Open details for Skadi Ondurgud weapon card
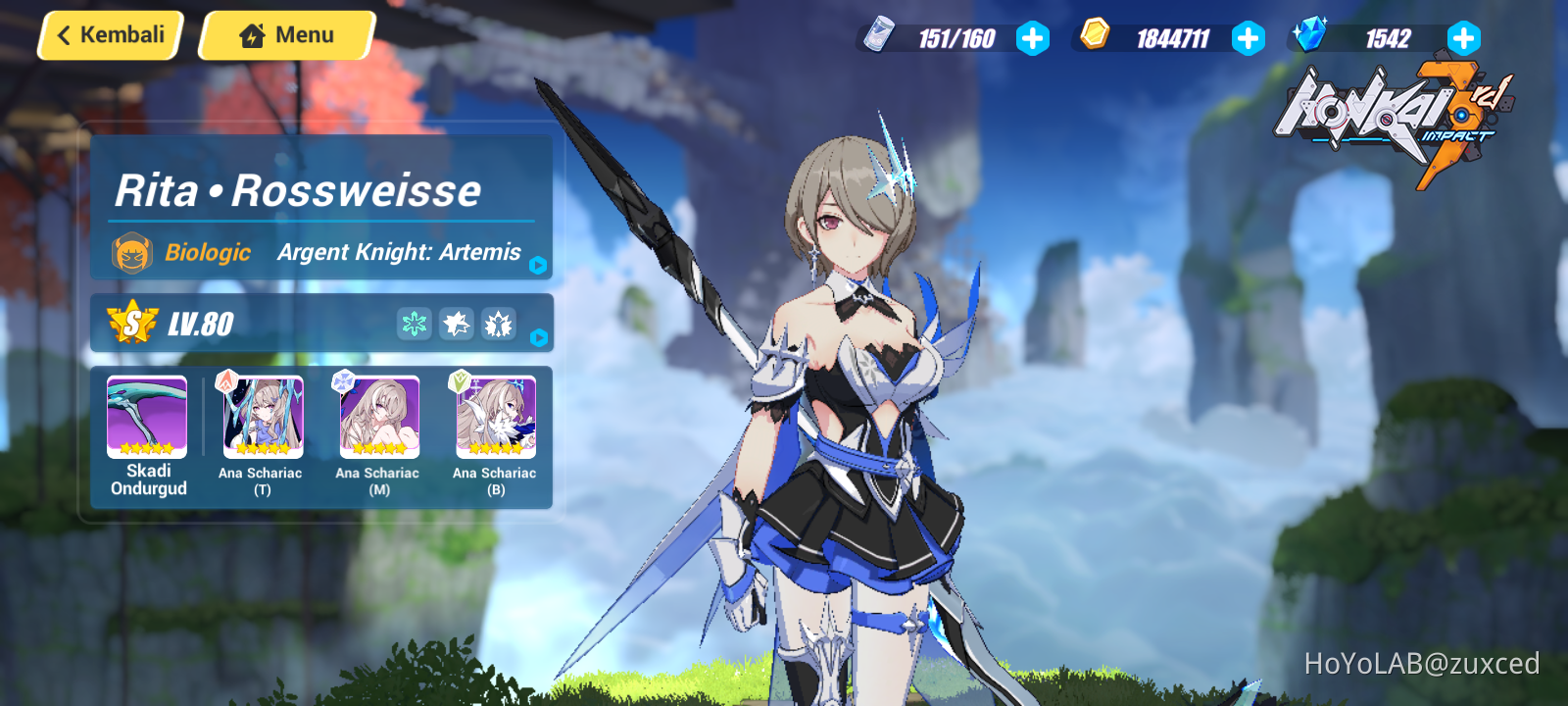The width and height of the screenshot is (1568, 706). tap(145, 416)
